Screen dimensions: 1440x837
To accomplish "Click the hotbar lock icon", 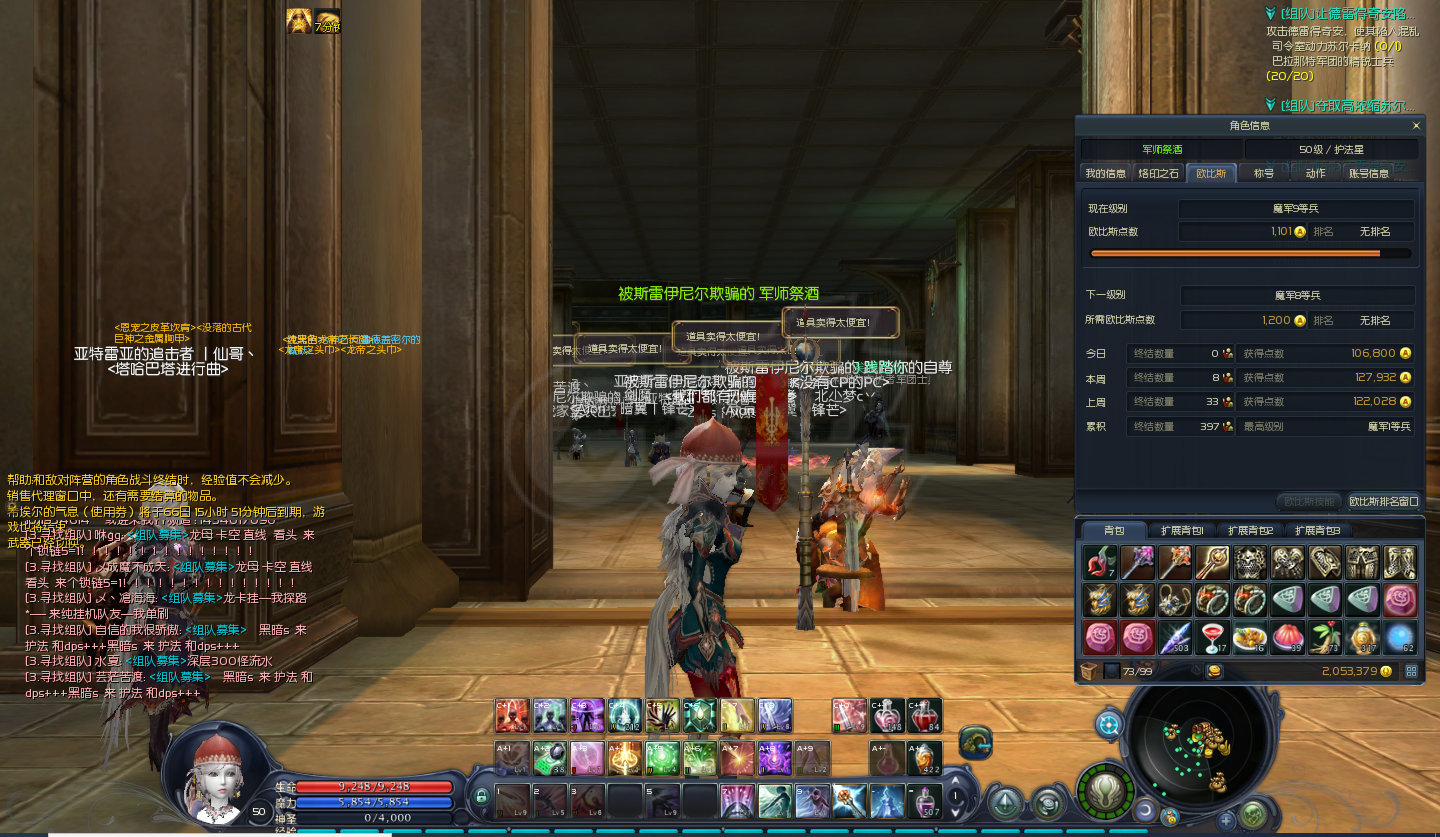I will click(x=481, y=797).
